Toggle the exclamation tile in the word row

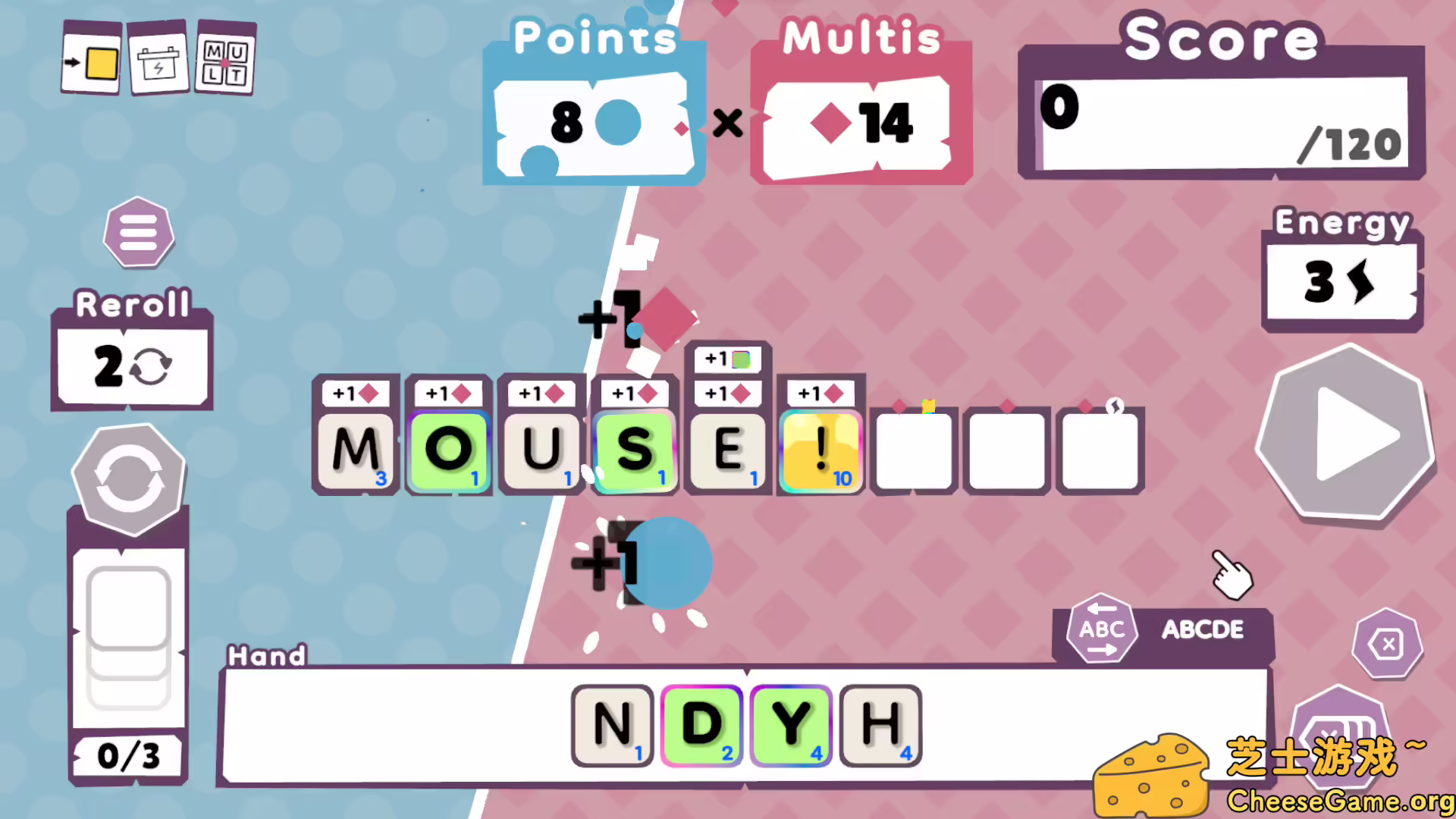[820, 451]
